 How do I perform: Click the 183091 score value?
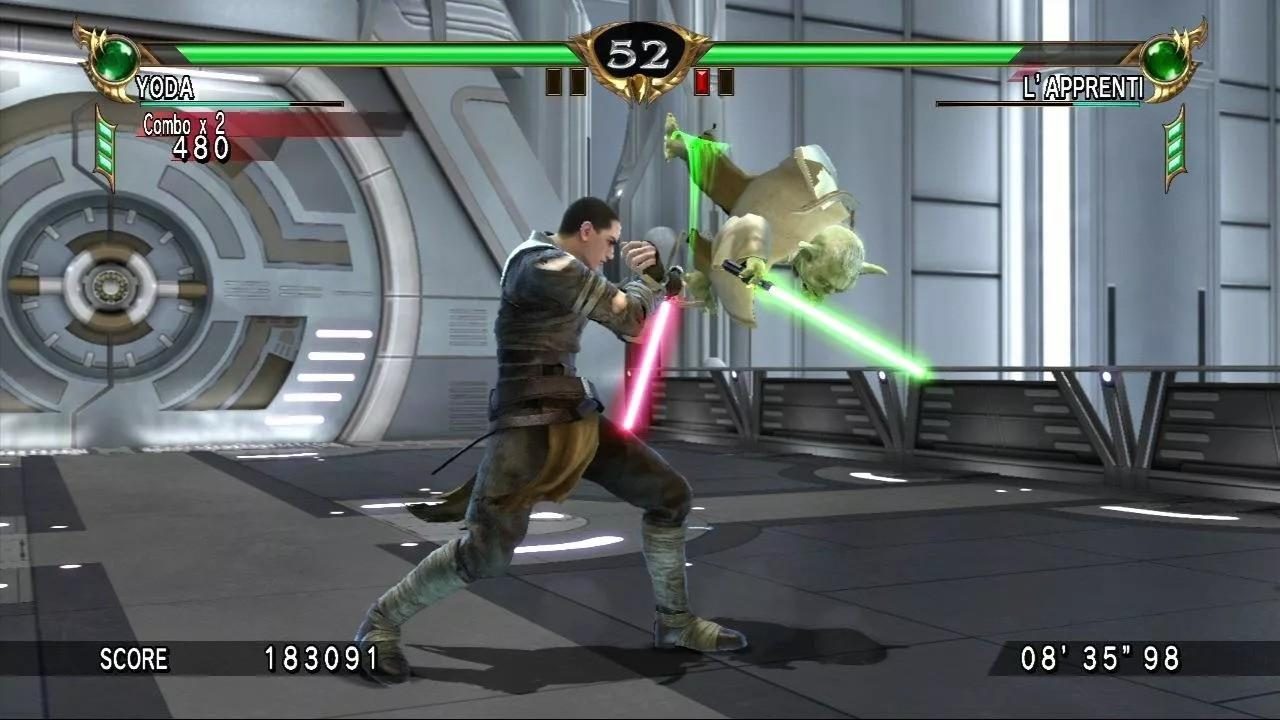[x=316, y=660]
